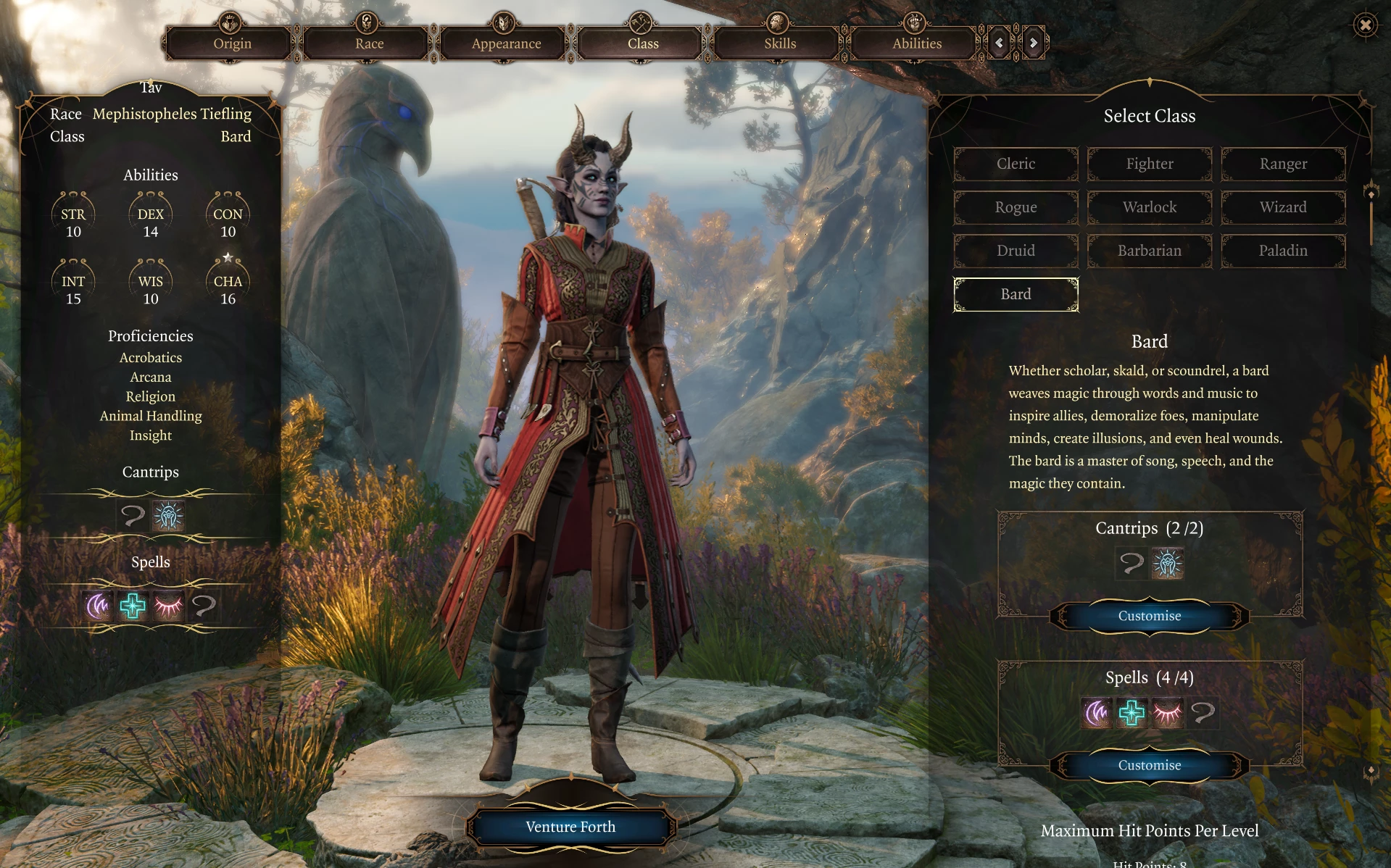This screenshot has height=868, width=1391.
Task: Choose the Rogue class
Action: (x=1016, y=207)
